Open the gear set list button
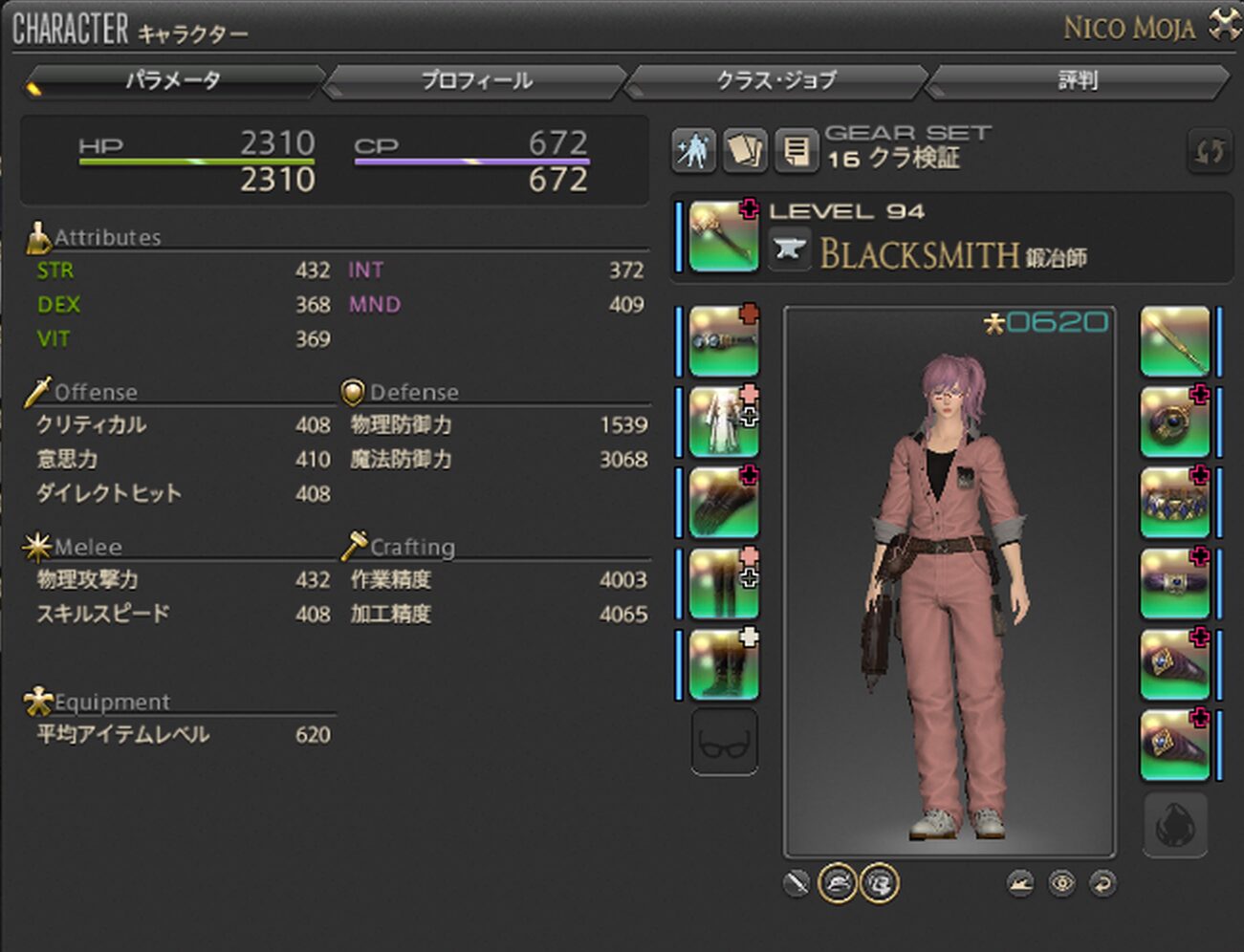The image size is (1244, 952). (x=796, y=151)
